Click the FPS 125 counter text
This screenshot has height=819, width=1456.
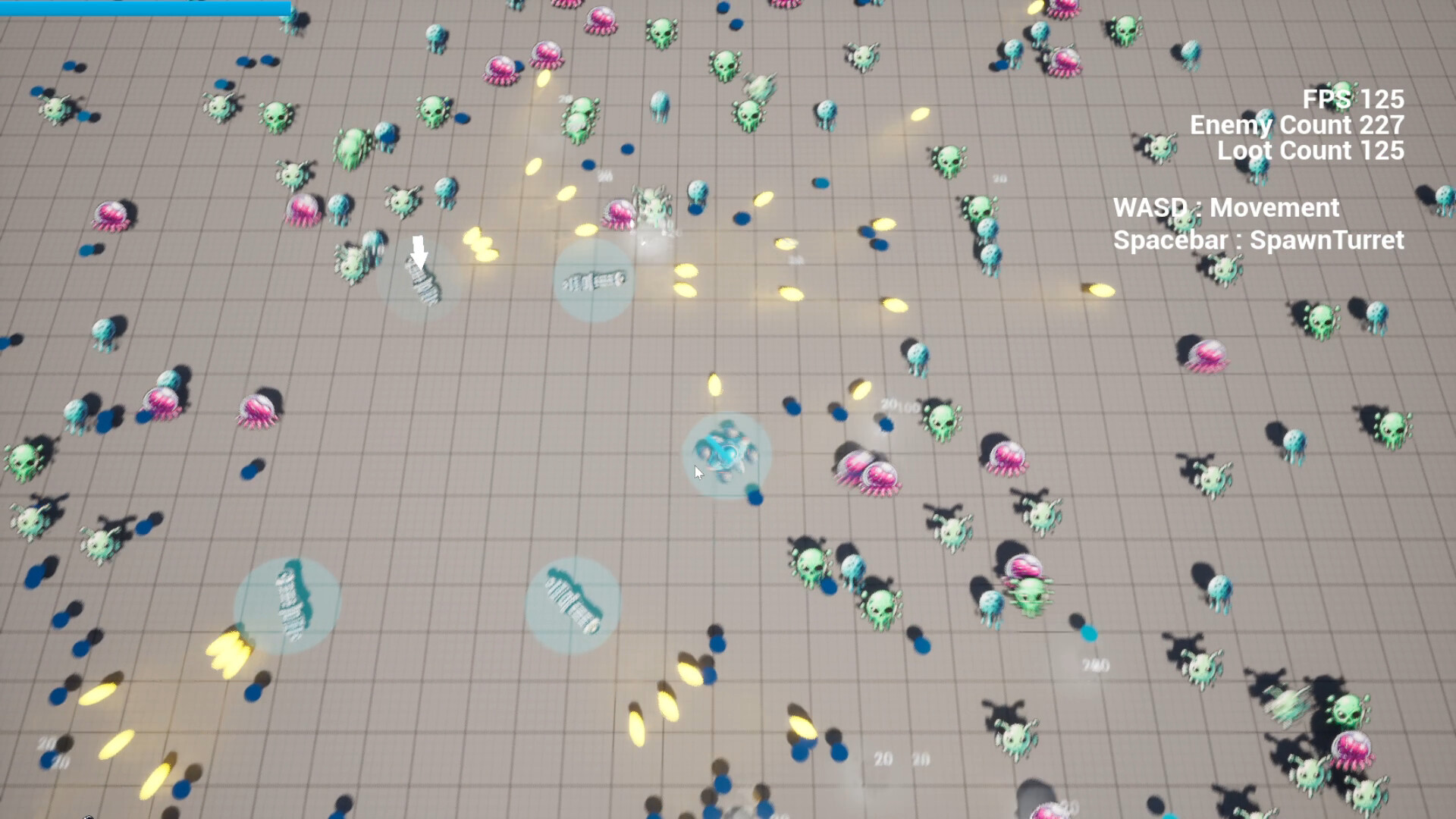(x=1351, y=99)
